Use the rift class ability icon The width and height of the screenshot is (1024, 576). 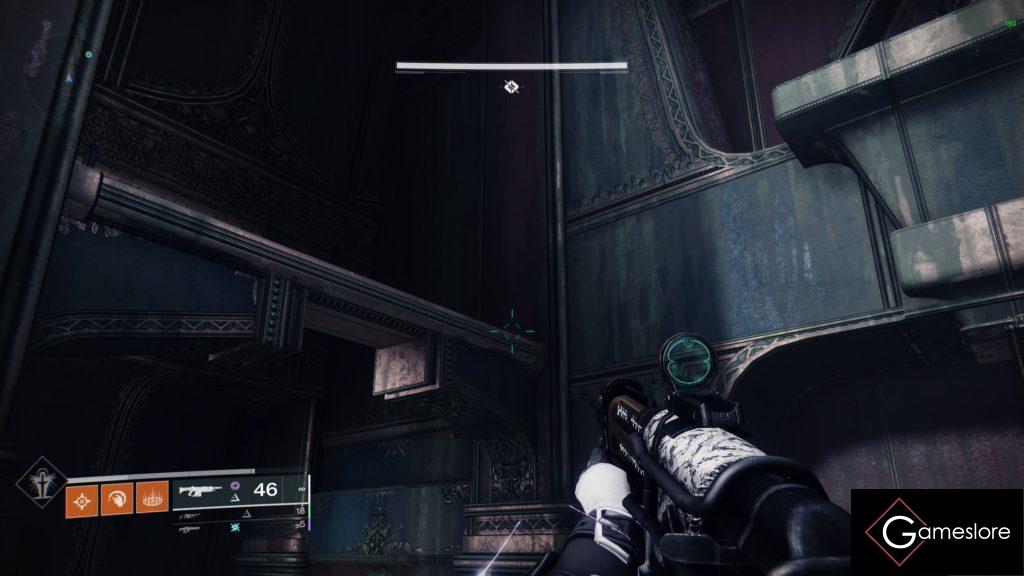[x=152, y=496]
